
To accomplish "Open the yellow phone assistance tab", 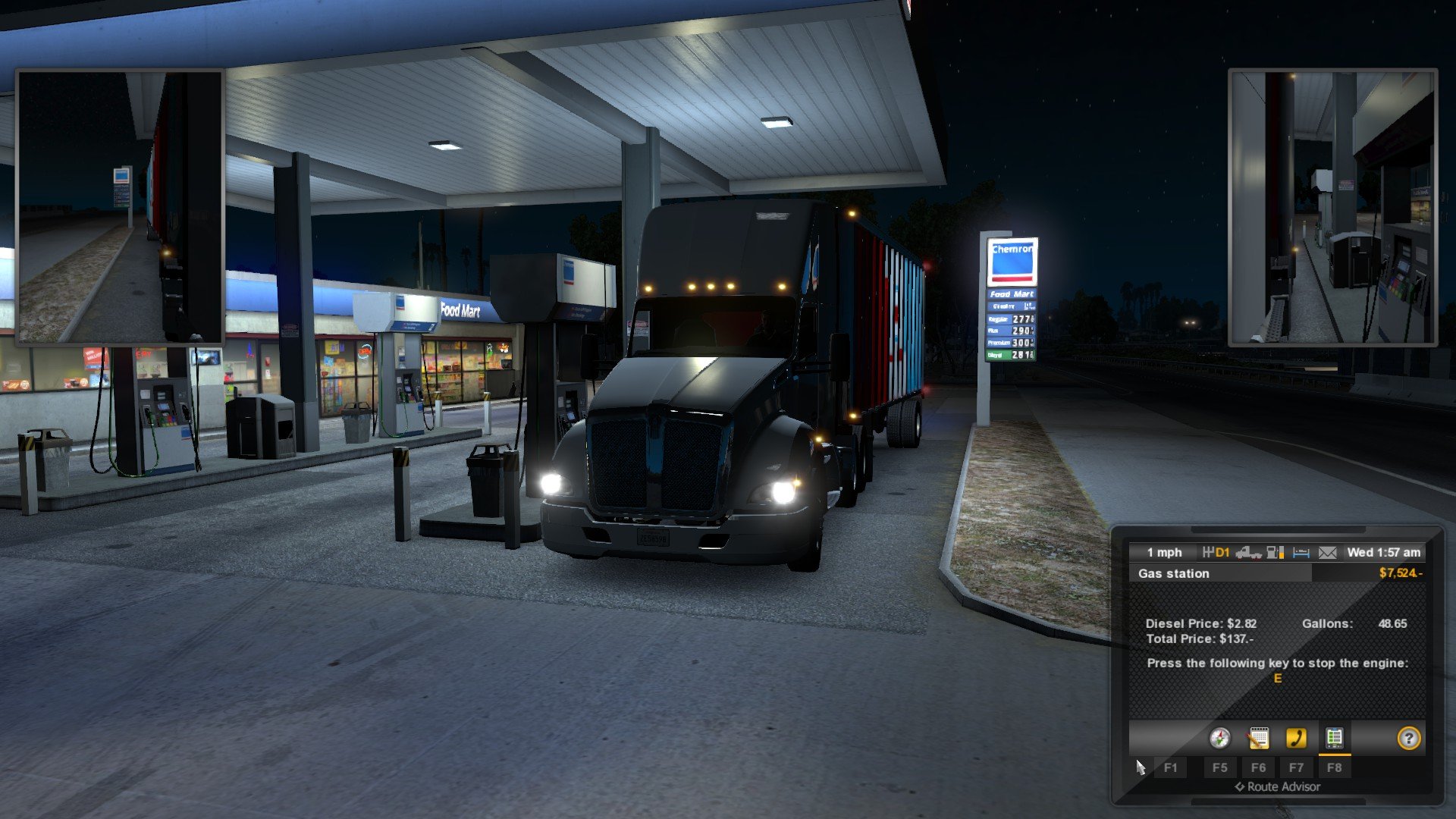I will (1296, 738).
